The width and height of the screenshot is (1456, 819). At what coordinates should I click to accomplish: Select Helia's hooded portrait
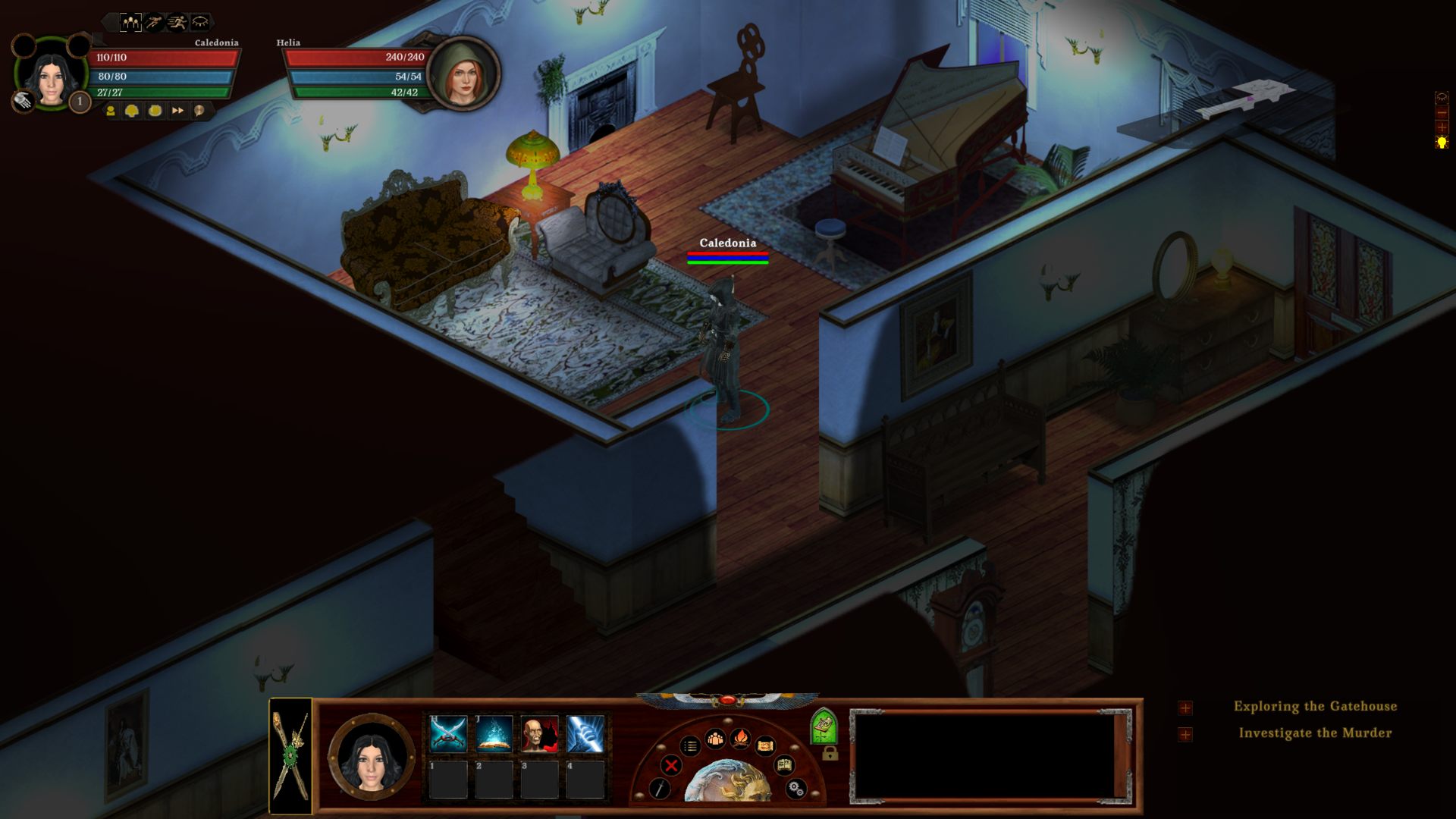tap(463, 74)
